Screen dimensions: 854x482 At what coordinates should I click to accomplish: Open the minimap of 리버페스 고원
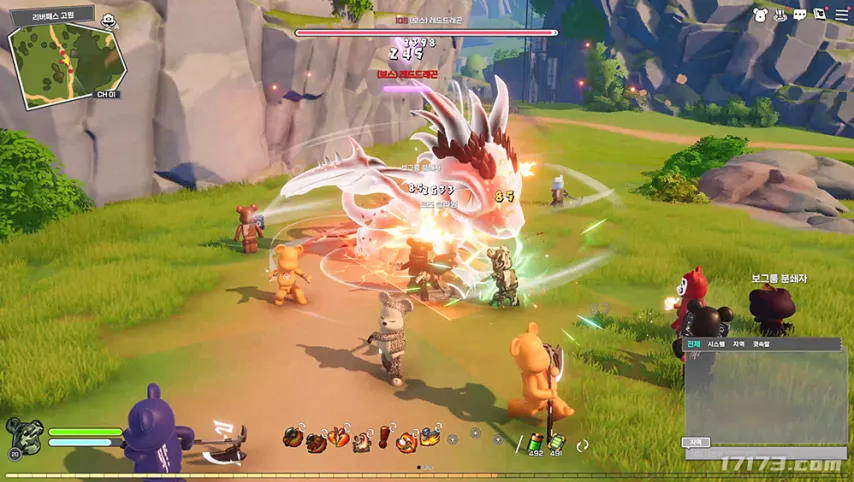(x=68, y=61)
